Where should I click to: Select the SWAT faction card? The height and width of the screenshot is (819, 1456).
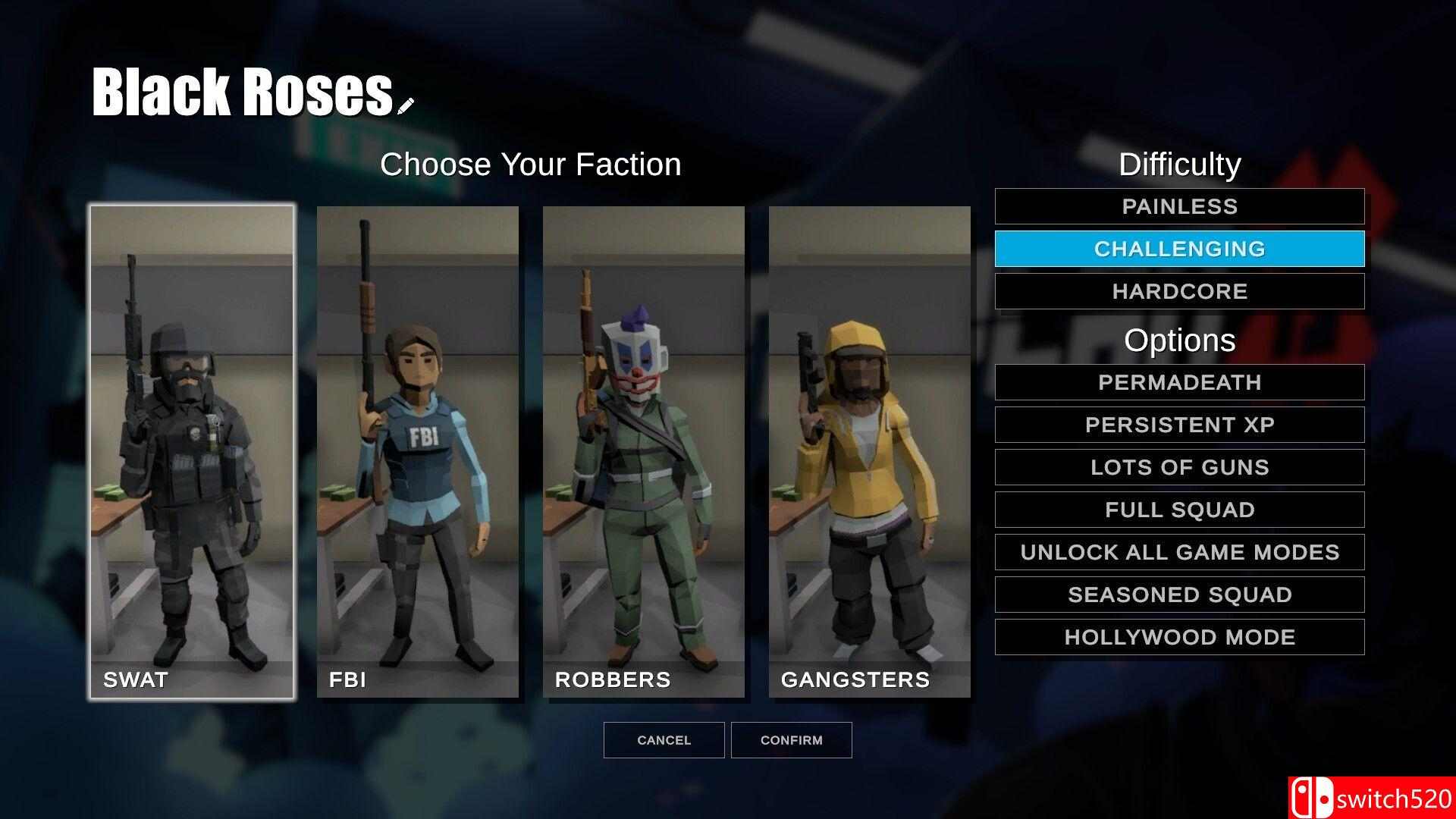pos(192,451)
